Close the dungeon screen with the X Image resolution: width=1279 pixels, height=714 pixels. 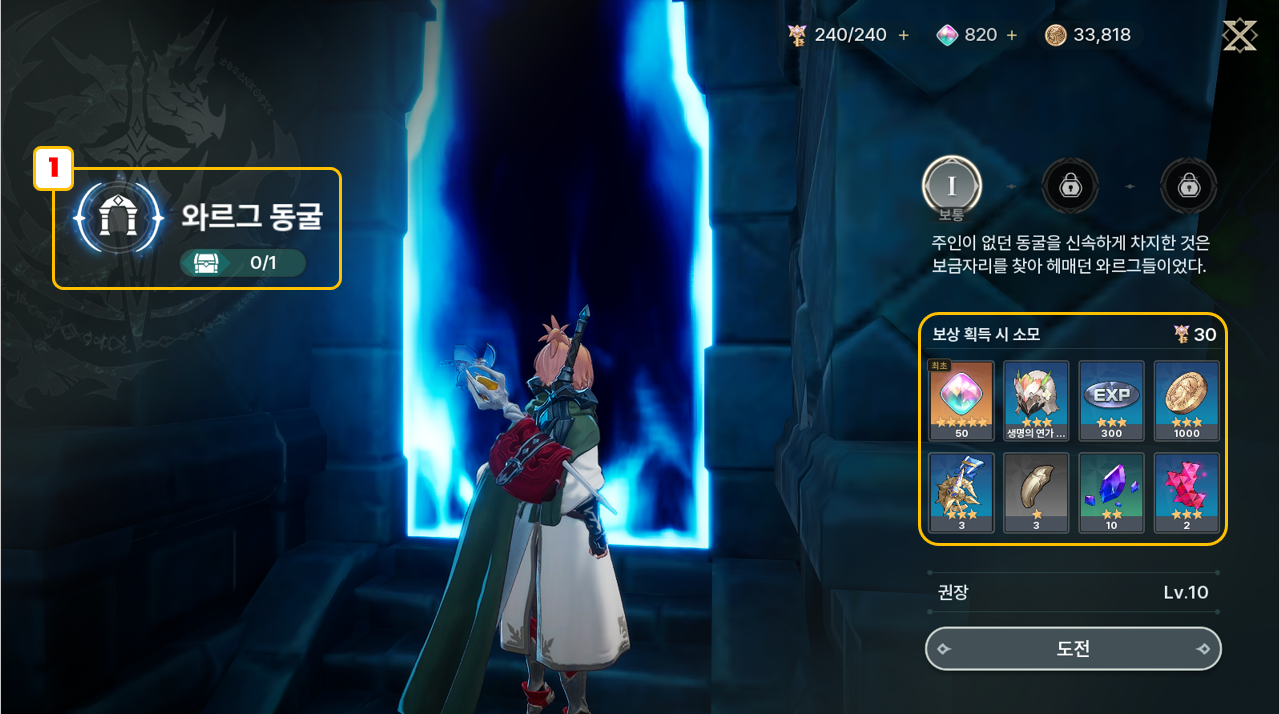[1239, 35]
